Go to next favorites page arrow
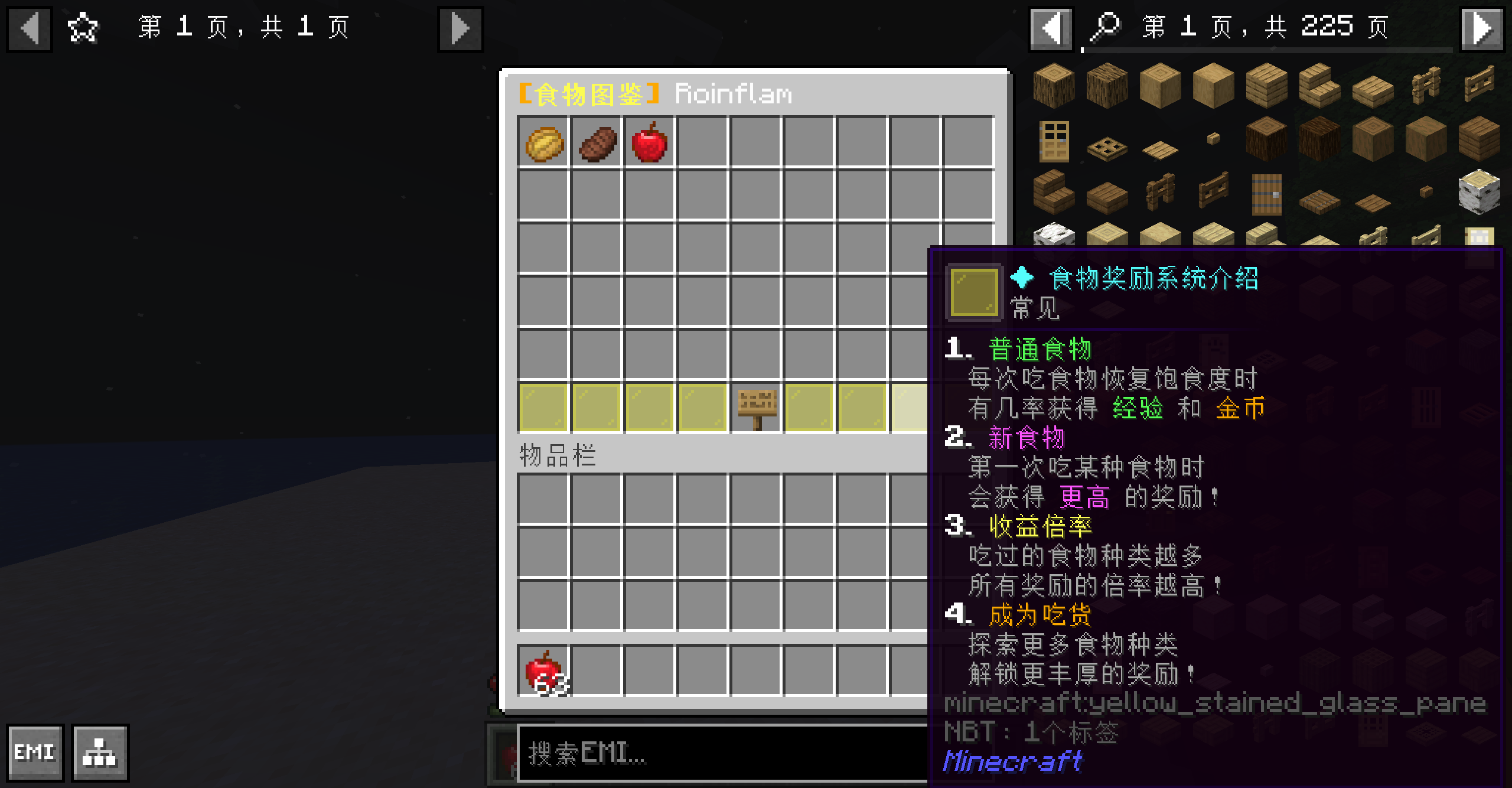Viewport: 1512px width, 788px height. pos(460,29)
